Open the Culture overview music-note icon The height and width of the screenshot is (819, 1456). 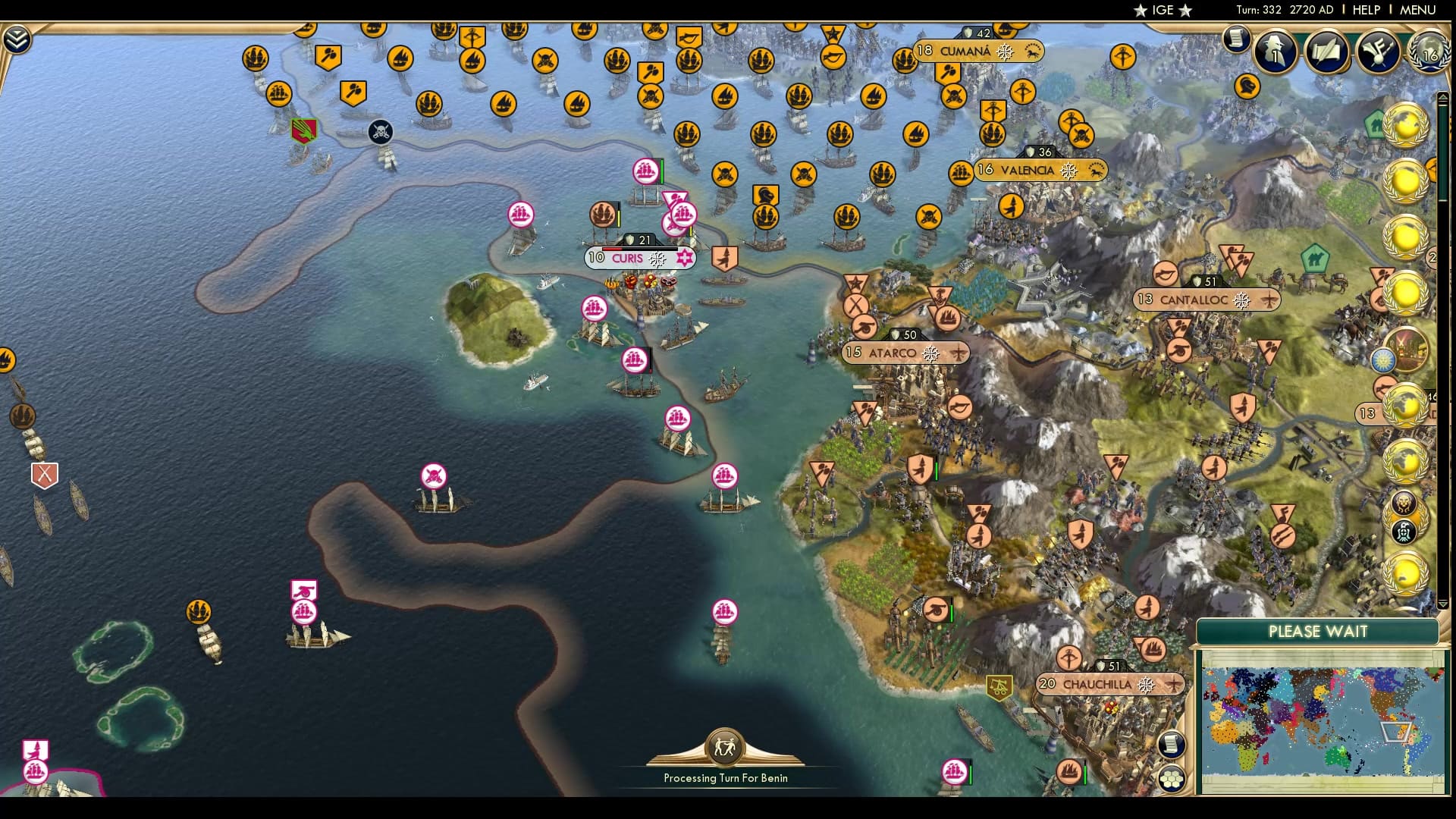tap(1379, 51)
